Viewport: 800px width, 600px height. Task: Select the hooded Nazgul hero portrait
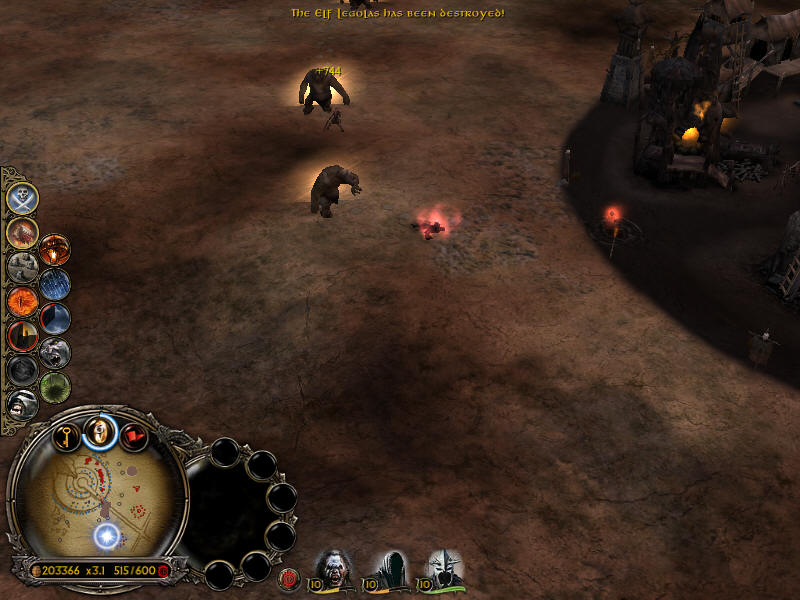point(389,567)
